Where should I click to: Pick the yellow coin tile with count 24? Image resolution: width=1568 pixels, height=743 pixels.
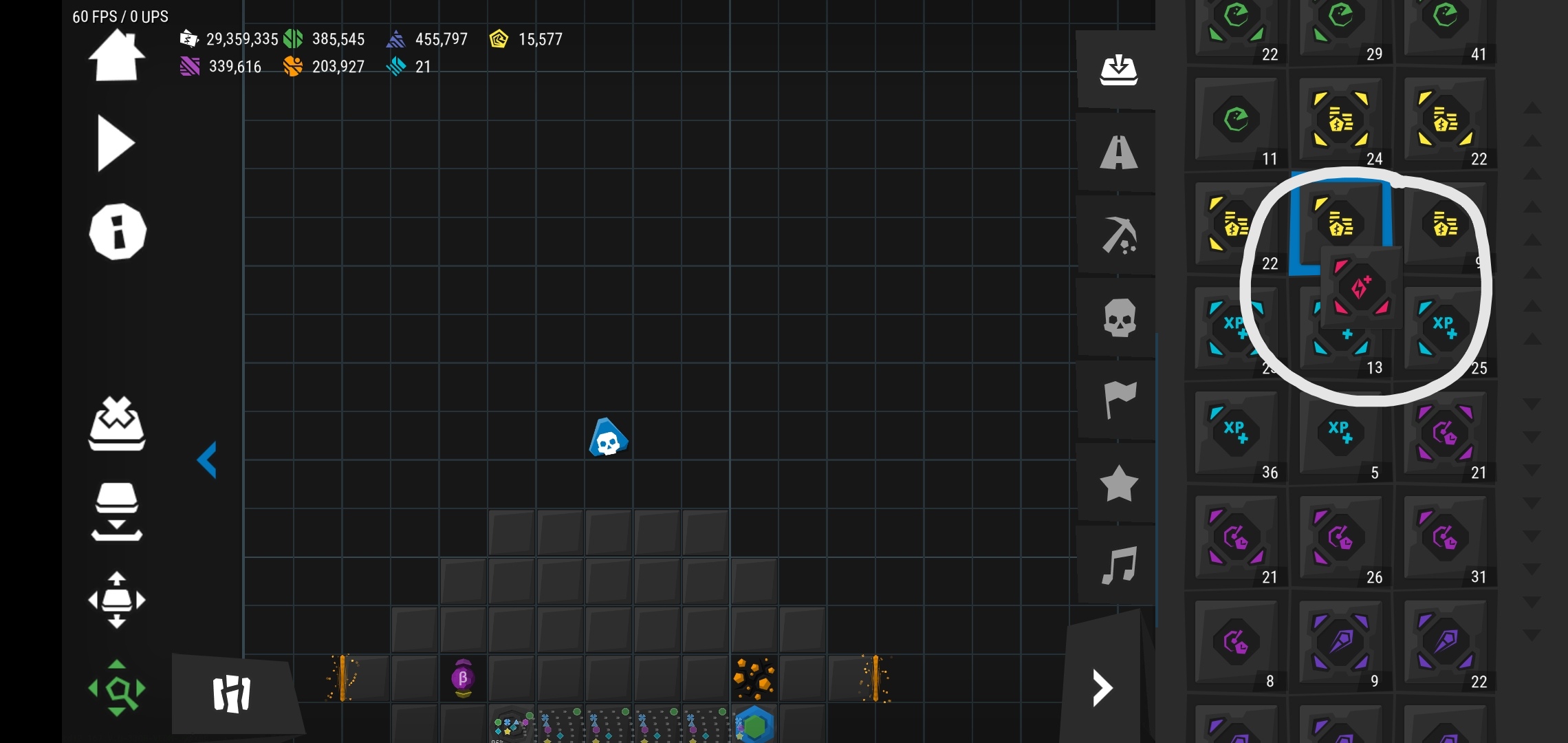(x=1341, y=121)
